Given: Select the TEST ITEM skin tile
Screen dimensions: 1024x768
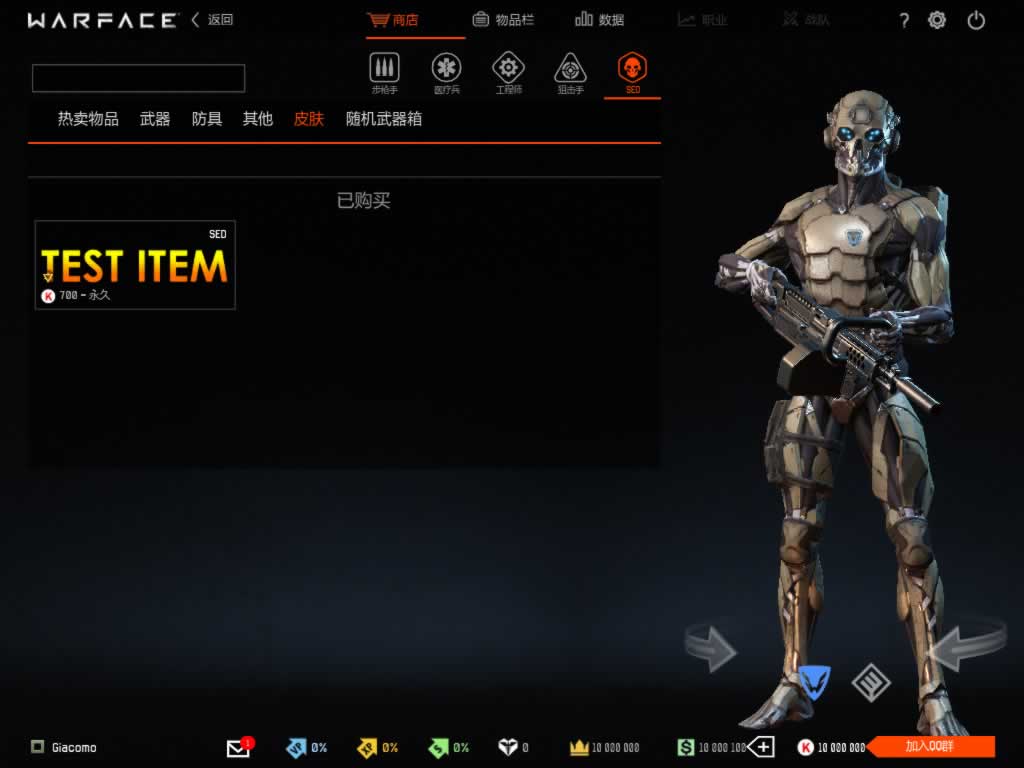Looking at the screenshot, I should point(135,265).
